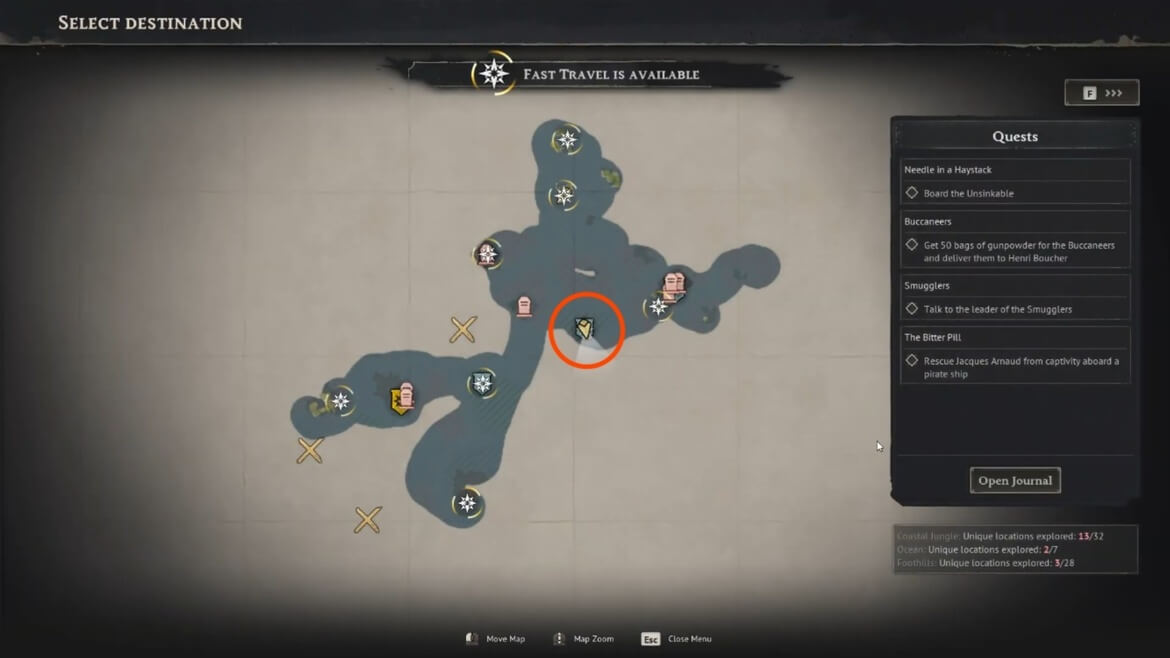Collapse the quest panel with the arrows button
Image resolution: width=1170 pixels, height=658 pixels.
point(1102,93)
